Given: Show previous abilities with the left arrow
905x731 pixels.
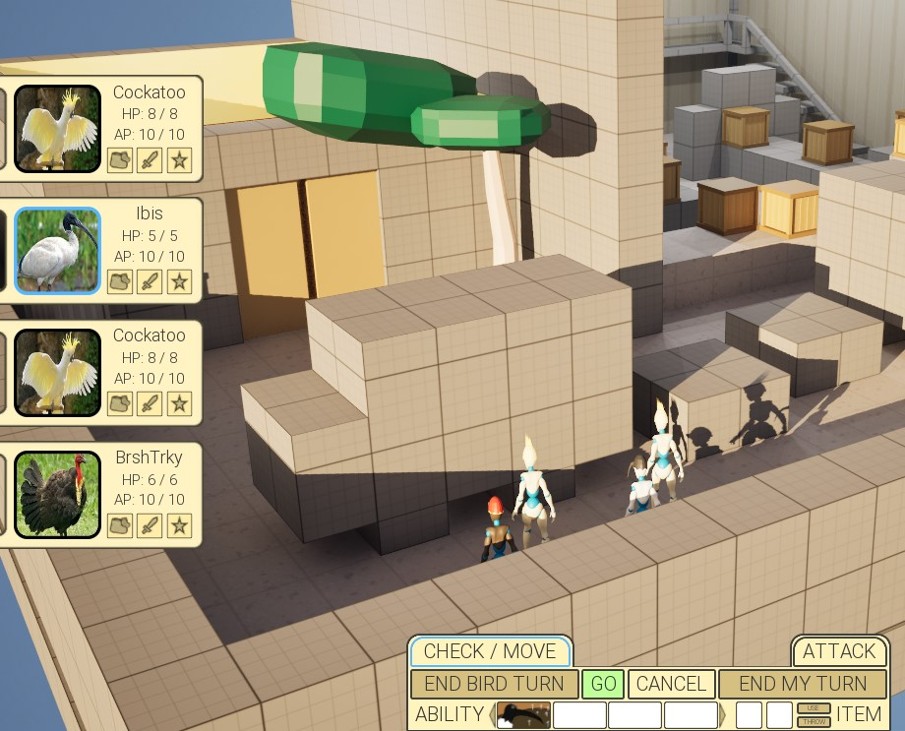Looking at the screenshot, I should tap(493, 715).
